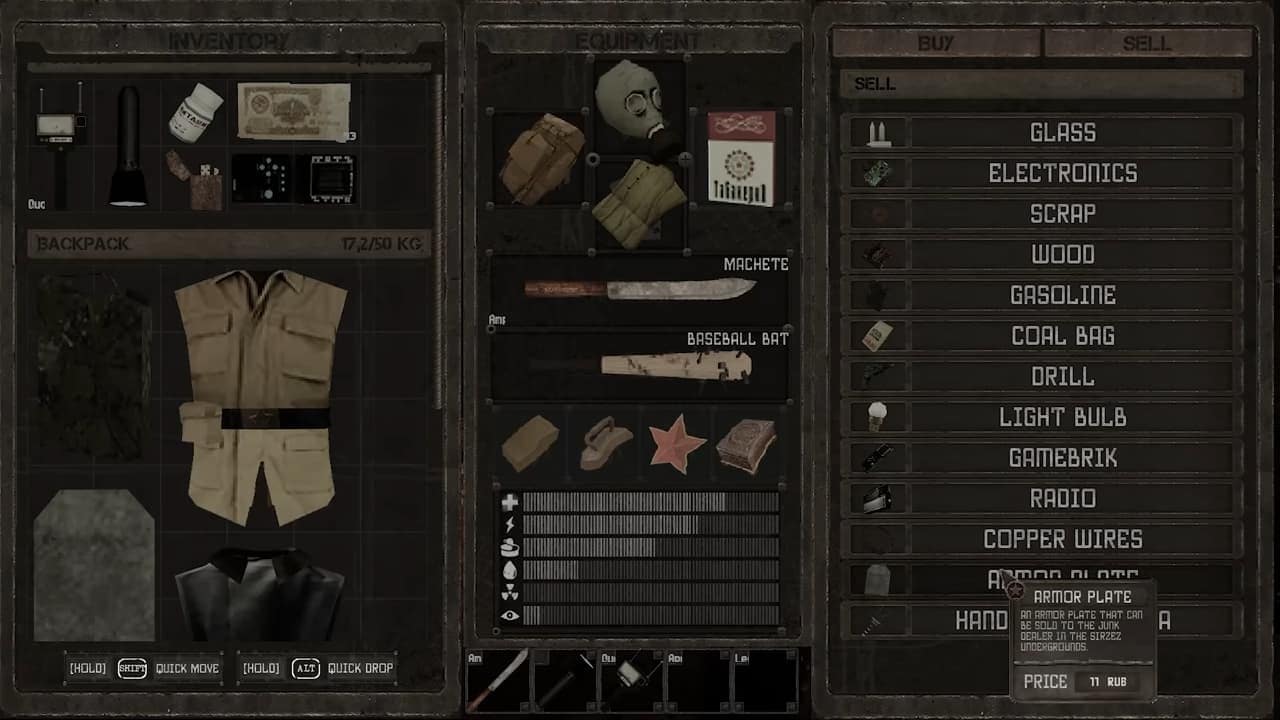
Task: Select the equipped Machete weapon slot
Action: [640, 290]
